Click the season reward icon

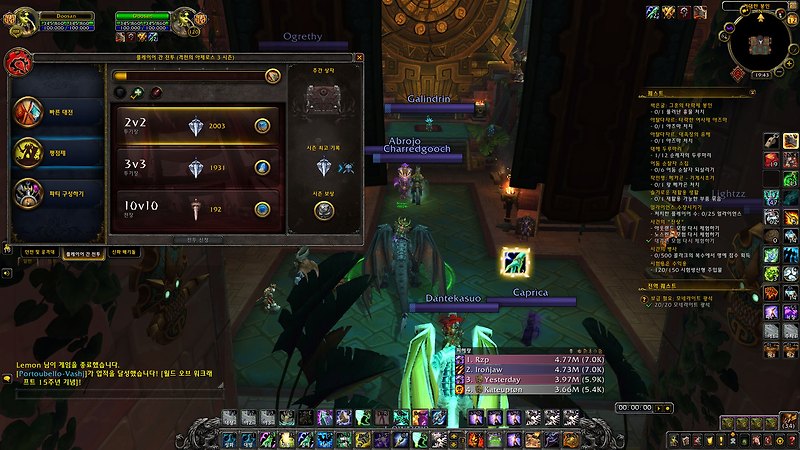point(323,211)
